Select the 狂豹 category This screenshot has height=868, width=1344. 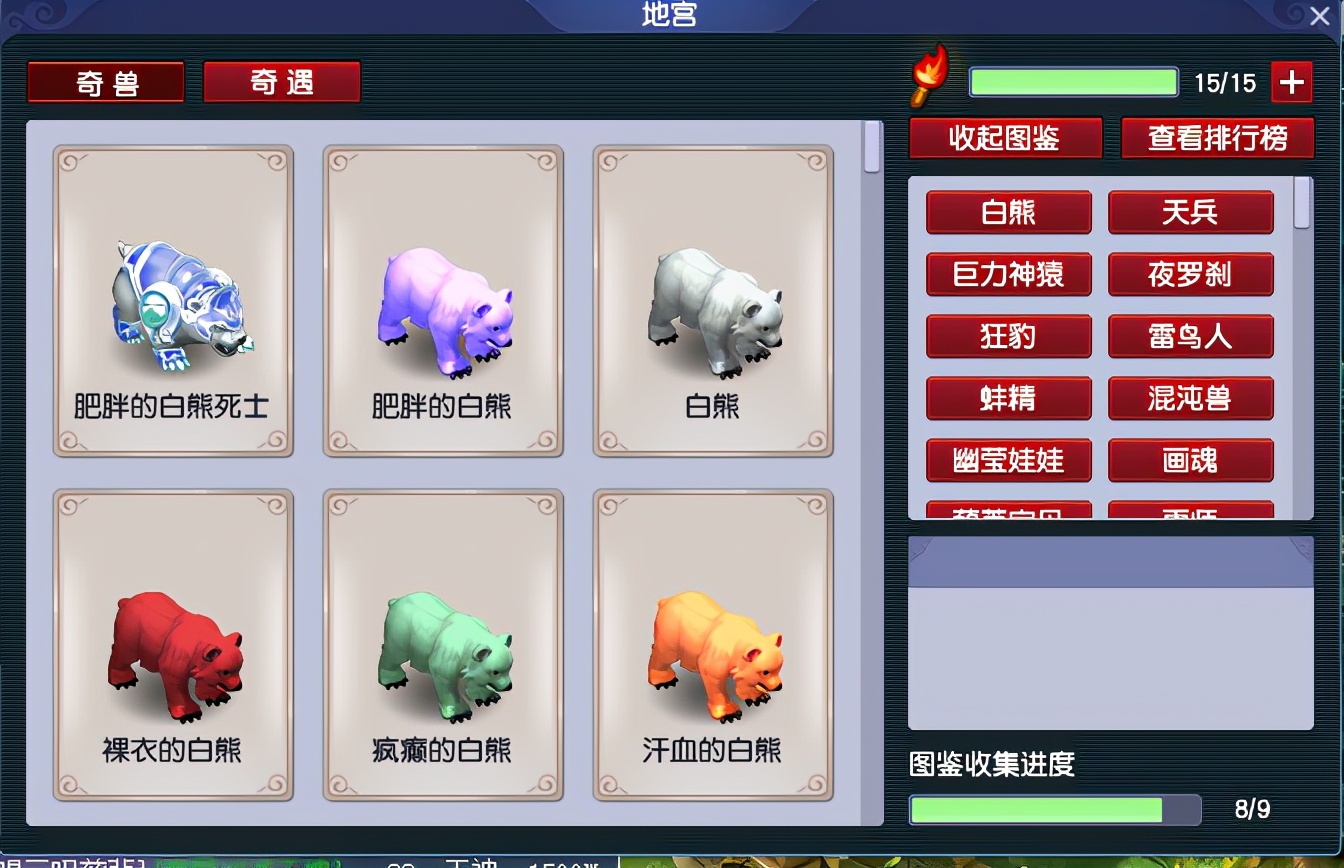1008,337
